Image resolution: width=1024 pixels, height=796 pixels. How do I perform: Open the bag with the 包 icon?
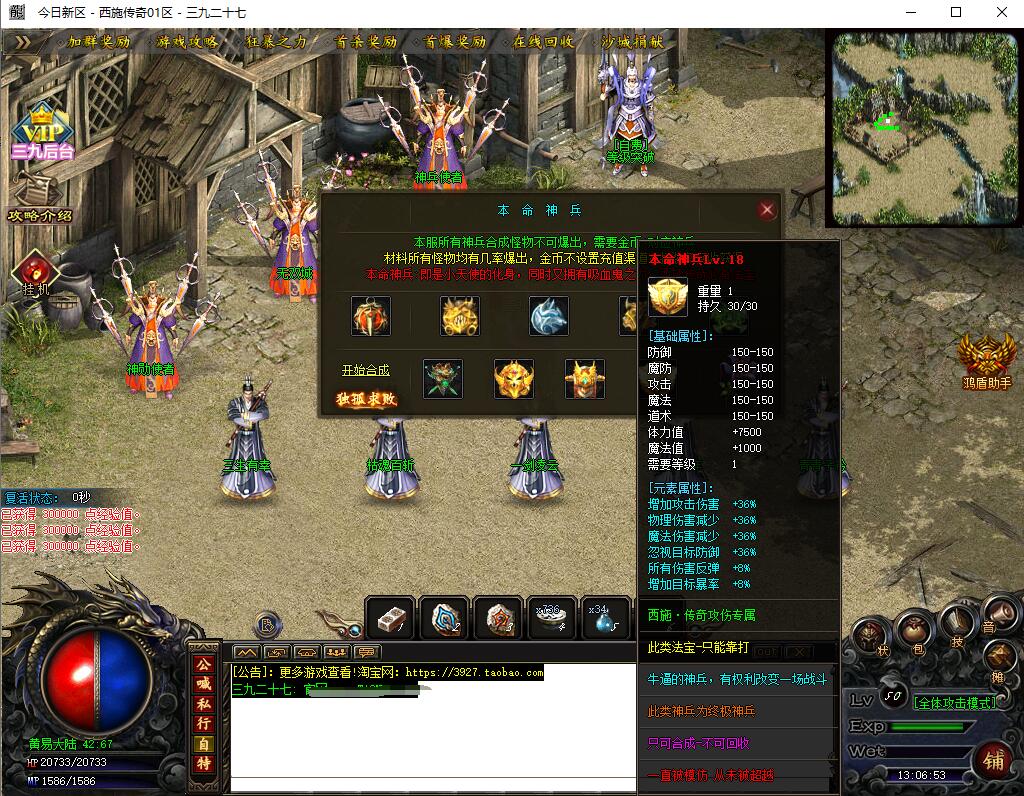[x=912, y=632]
